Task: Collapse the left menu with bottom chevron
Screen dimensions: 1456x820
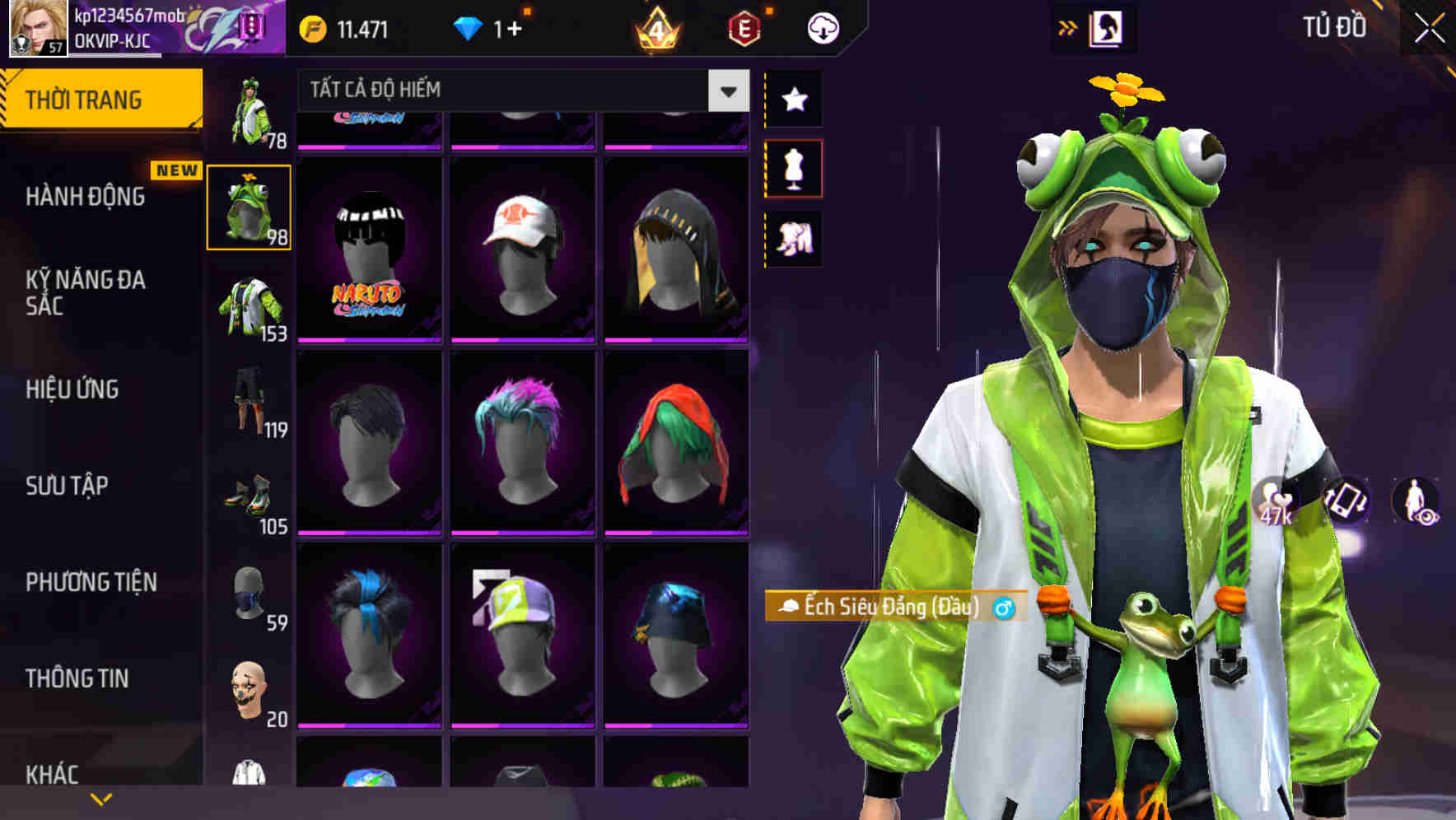Action: tap(101, 797)
